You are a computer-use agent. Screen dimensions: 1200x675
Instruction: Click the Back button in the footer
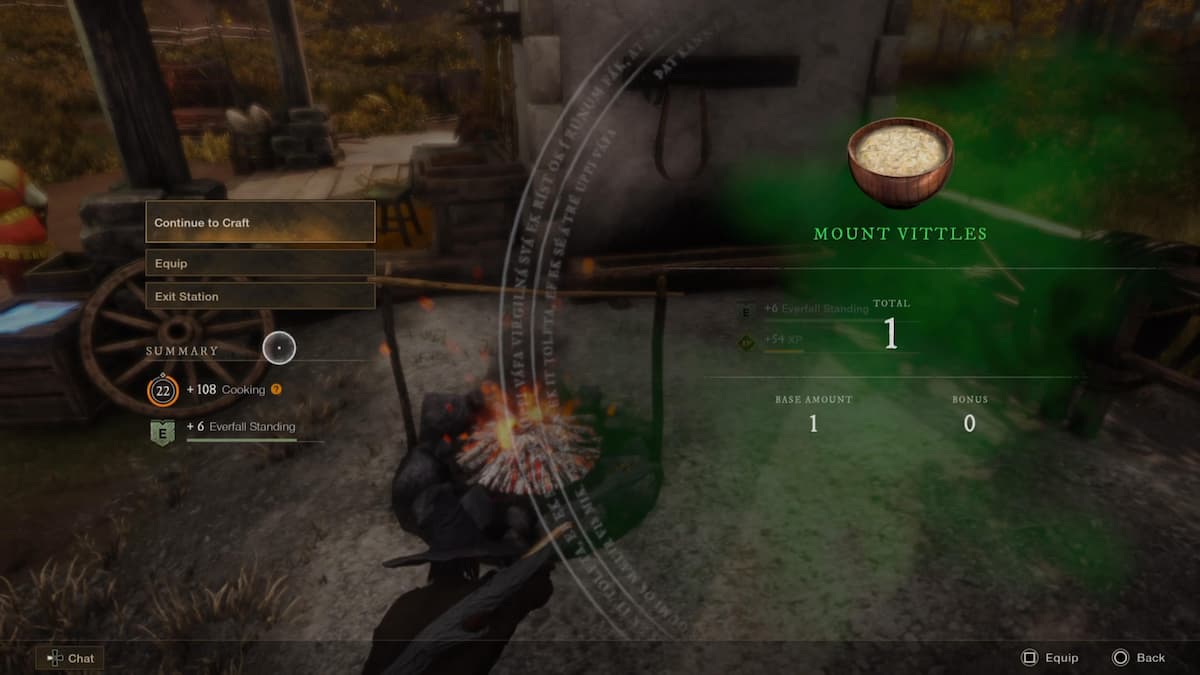[1139, 658]
